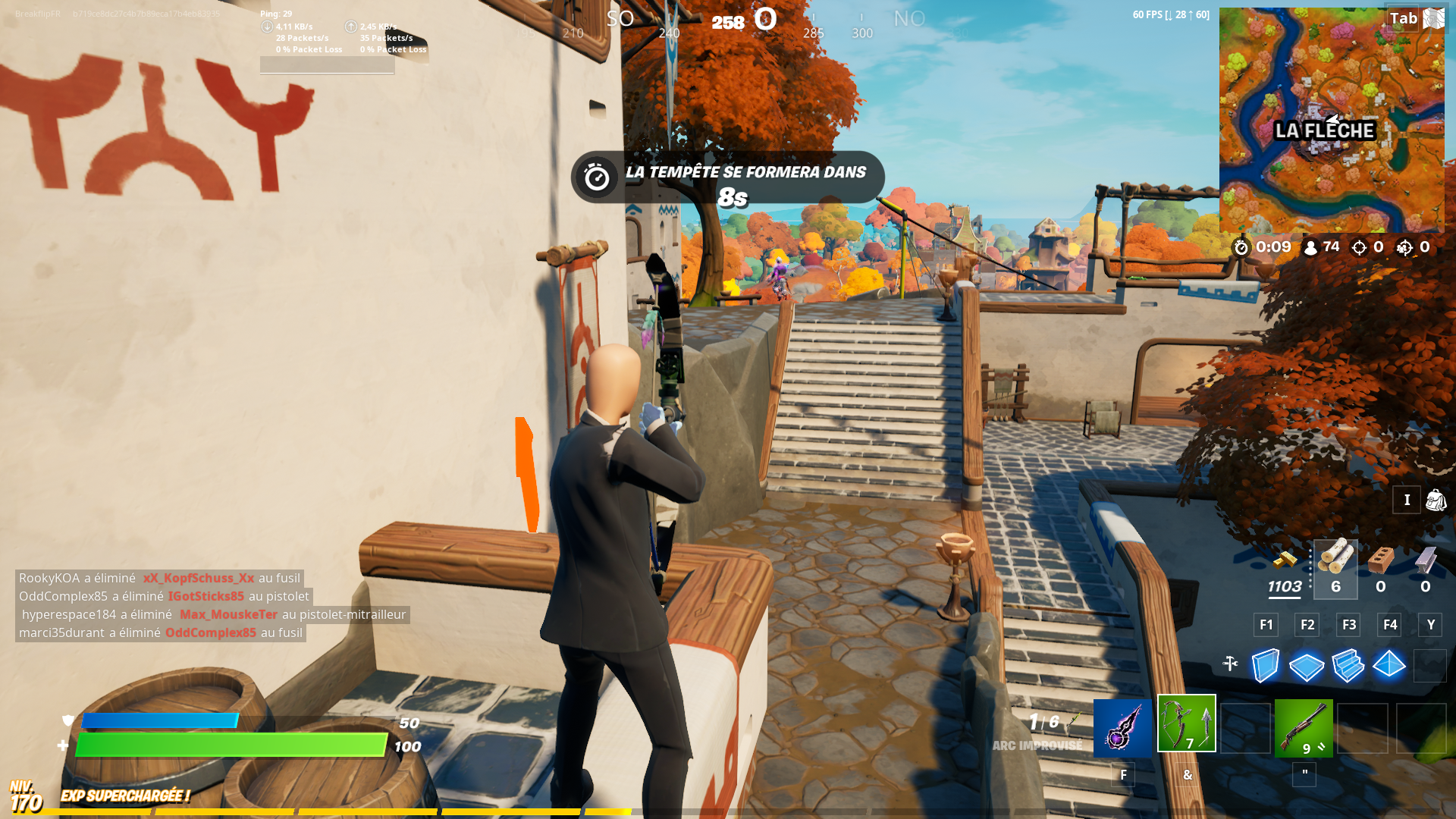Select the wall build piece icon
Screen dimensions: 1456x819
pyautogui.click(x=1265, y=666)
